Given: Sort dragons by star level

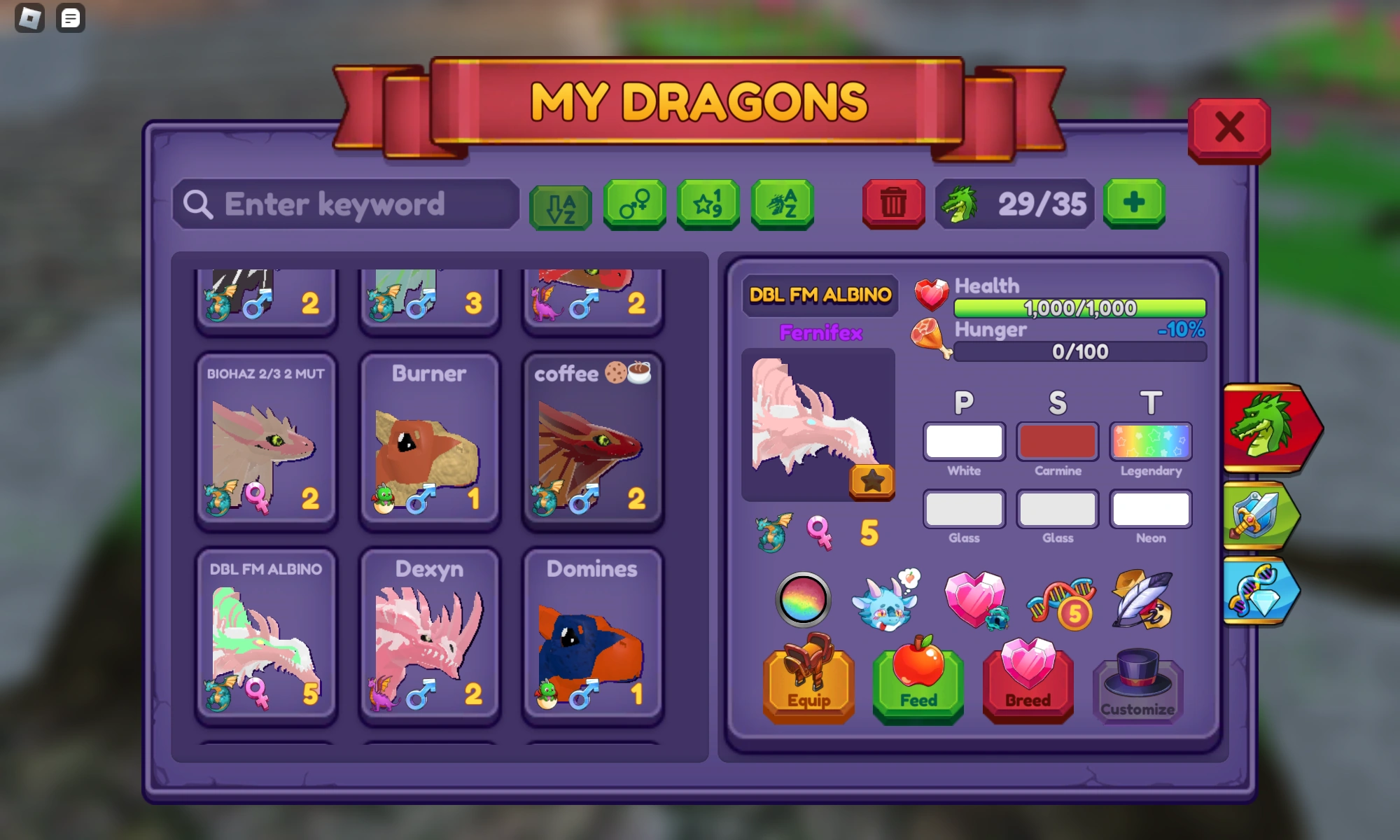Looking at the screenshot, I should click(708, 205).
